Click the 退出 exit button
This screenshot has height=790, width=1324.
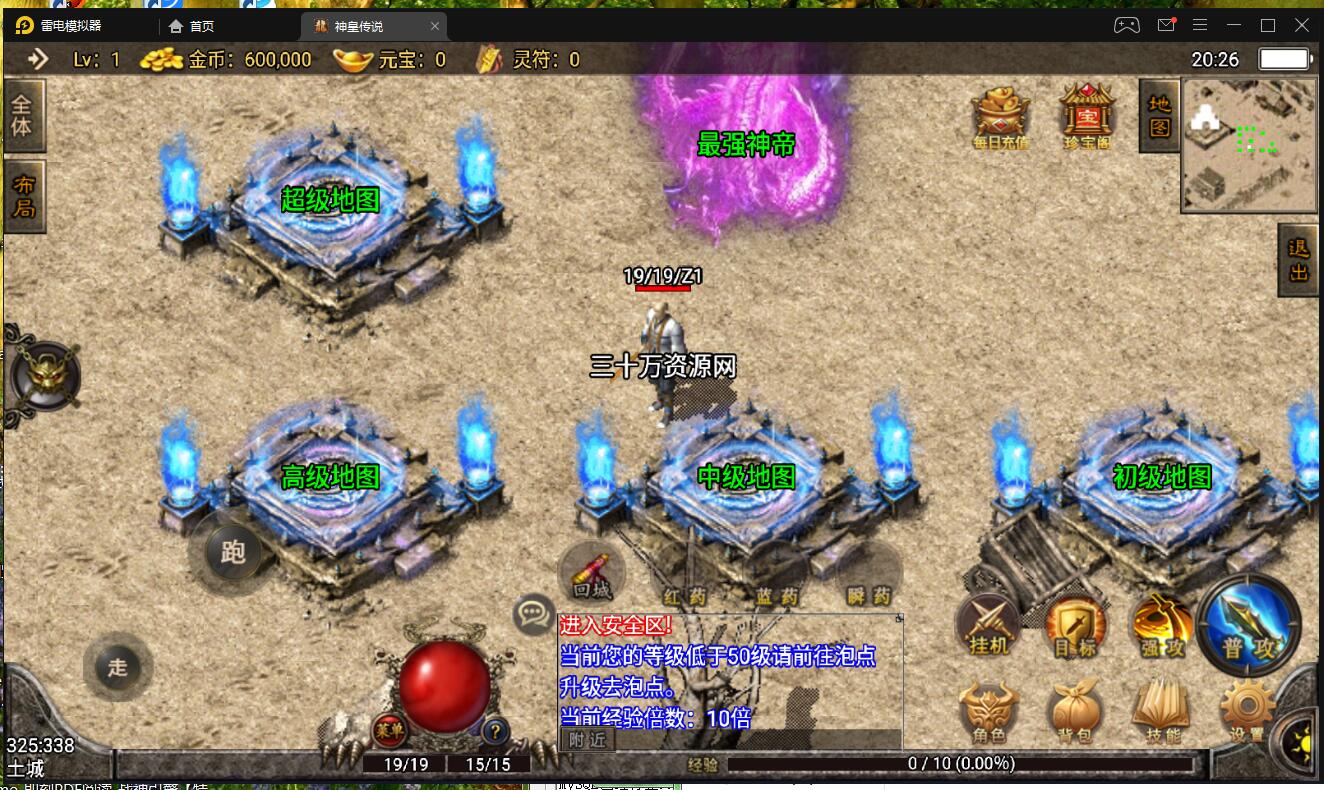(1298, 260)
